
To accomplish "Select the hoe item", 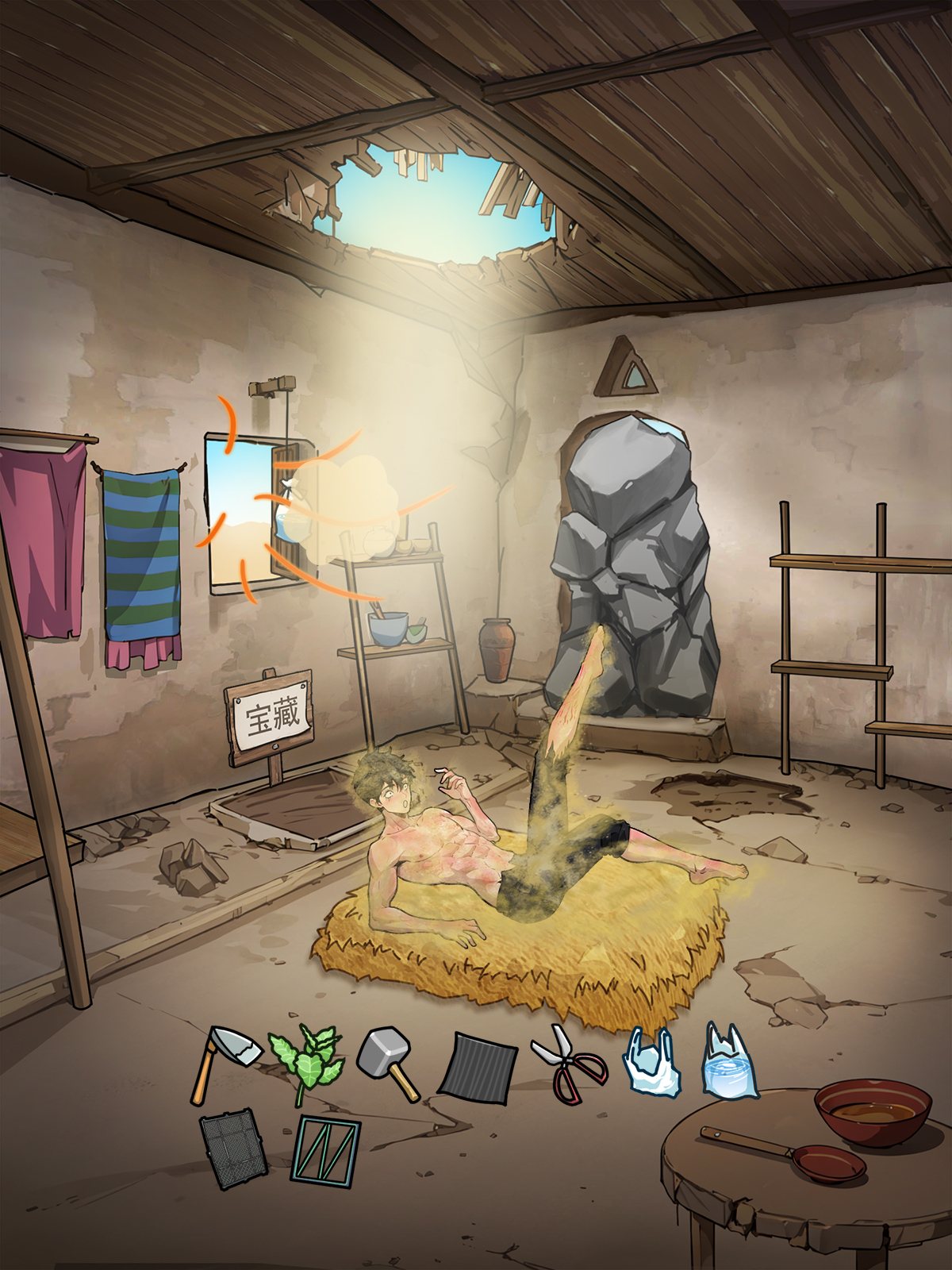I will click(224, 1062).
